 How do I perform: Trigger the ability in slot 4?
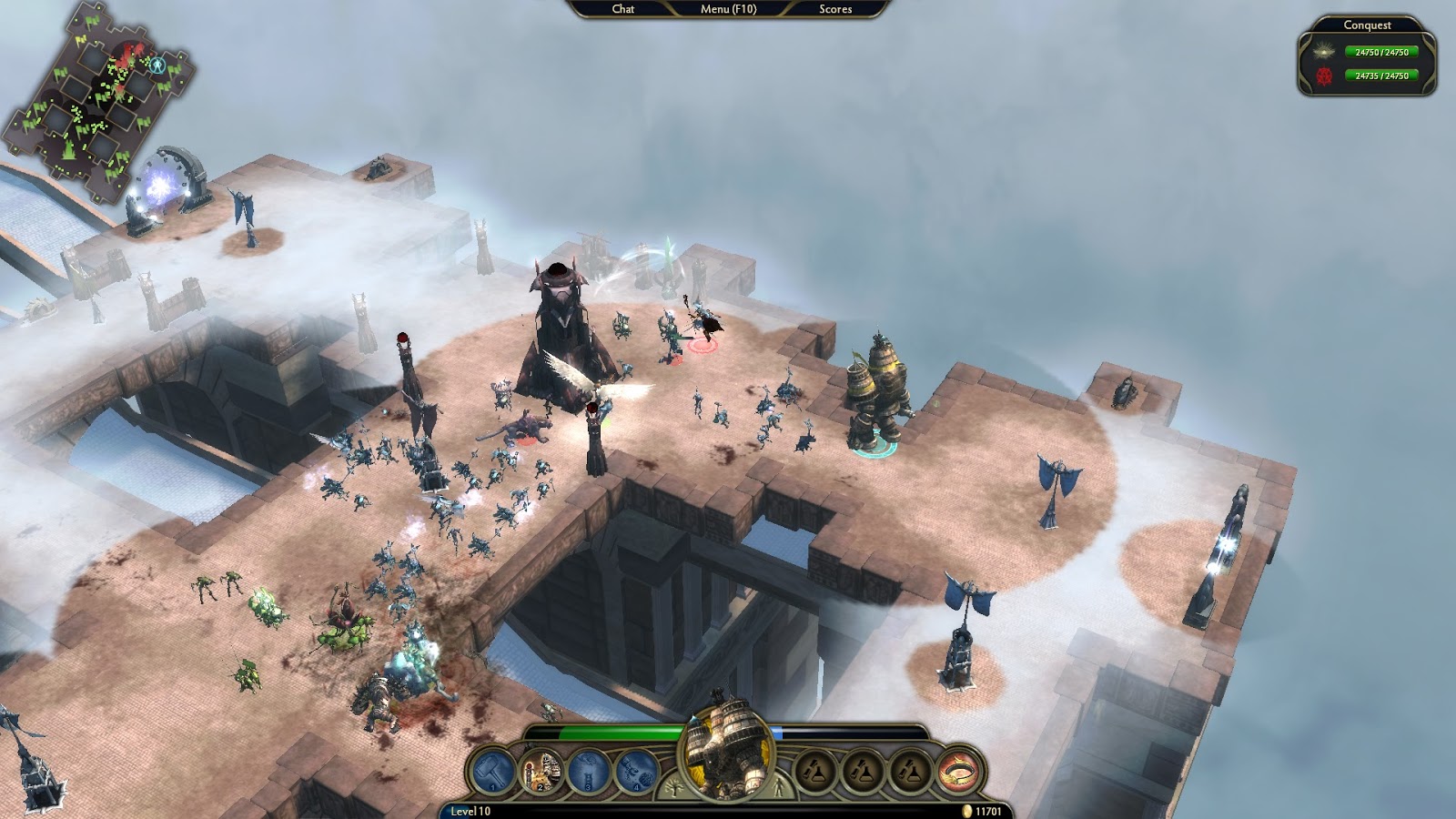point(635,770)
